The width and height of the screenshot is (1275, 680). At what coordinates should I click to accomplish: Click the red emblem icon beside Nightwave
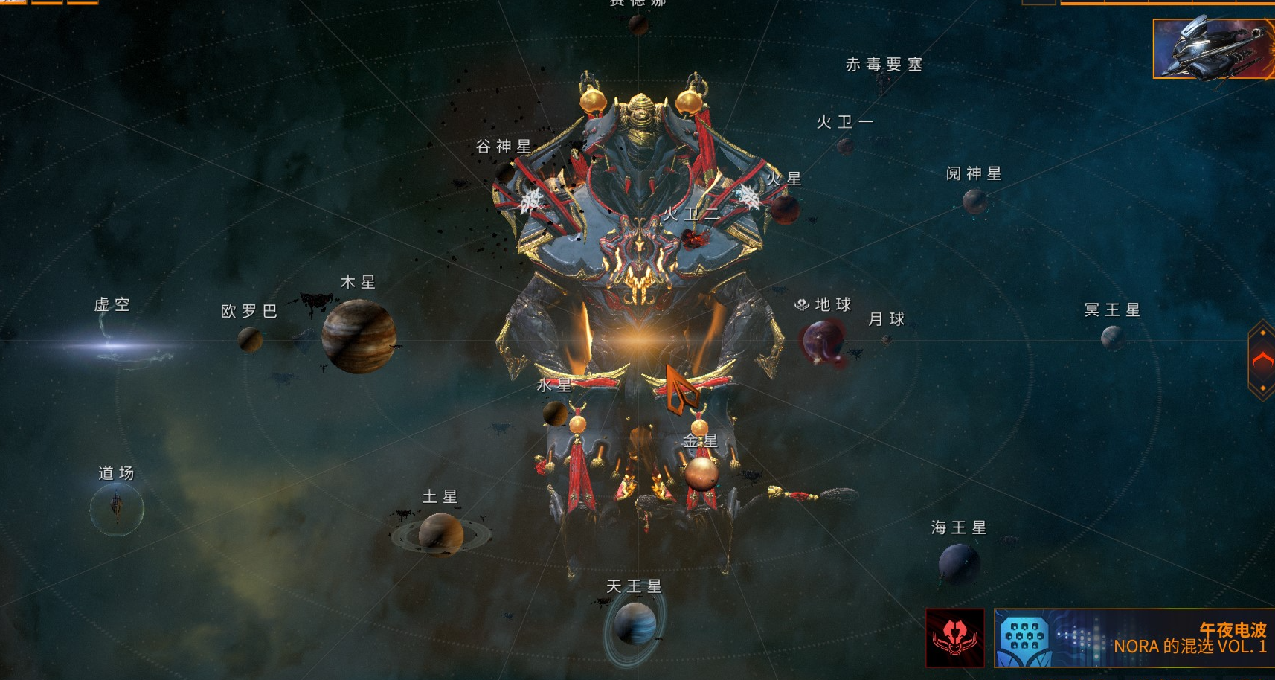click(954, 638)
